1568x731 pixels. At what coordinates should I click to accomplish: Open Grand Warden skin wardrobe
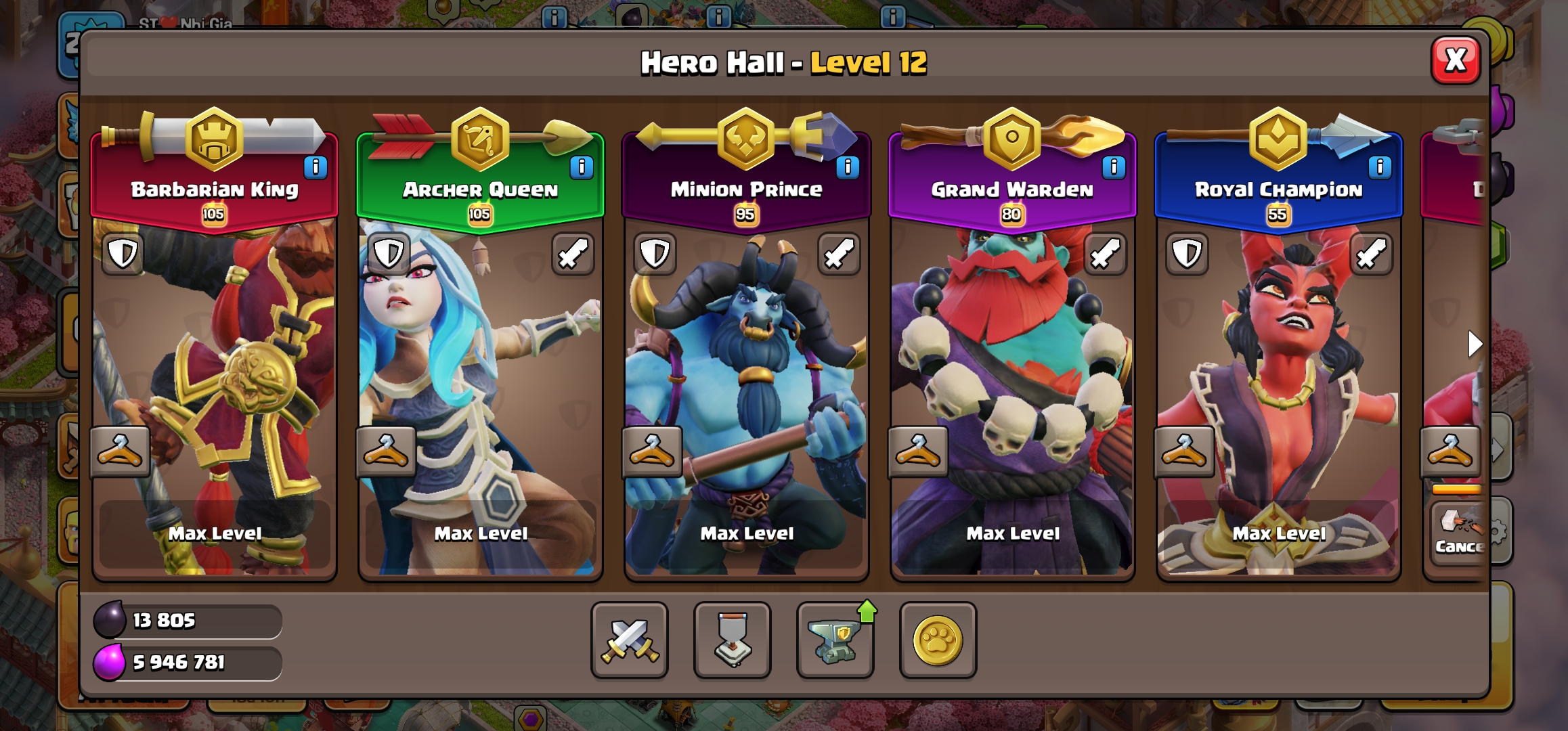[918, 451]
